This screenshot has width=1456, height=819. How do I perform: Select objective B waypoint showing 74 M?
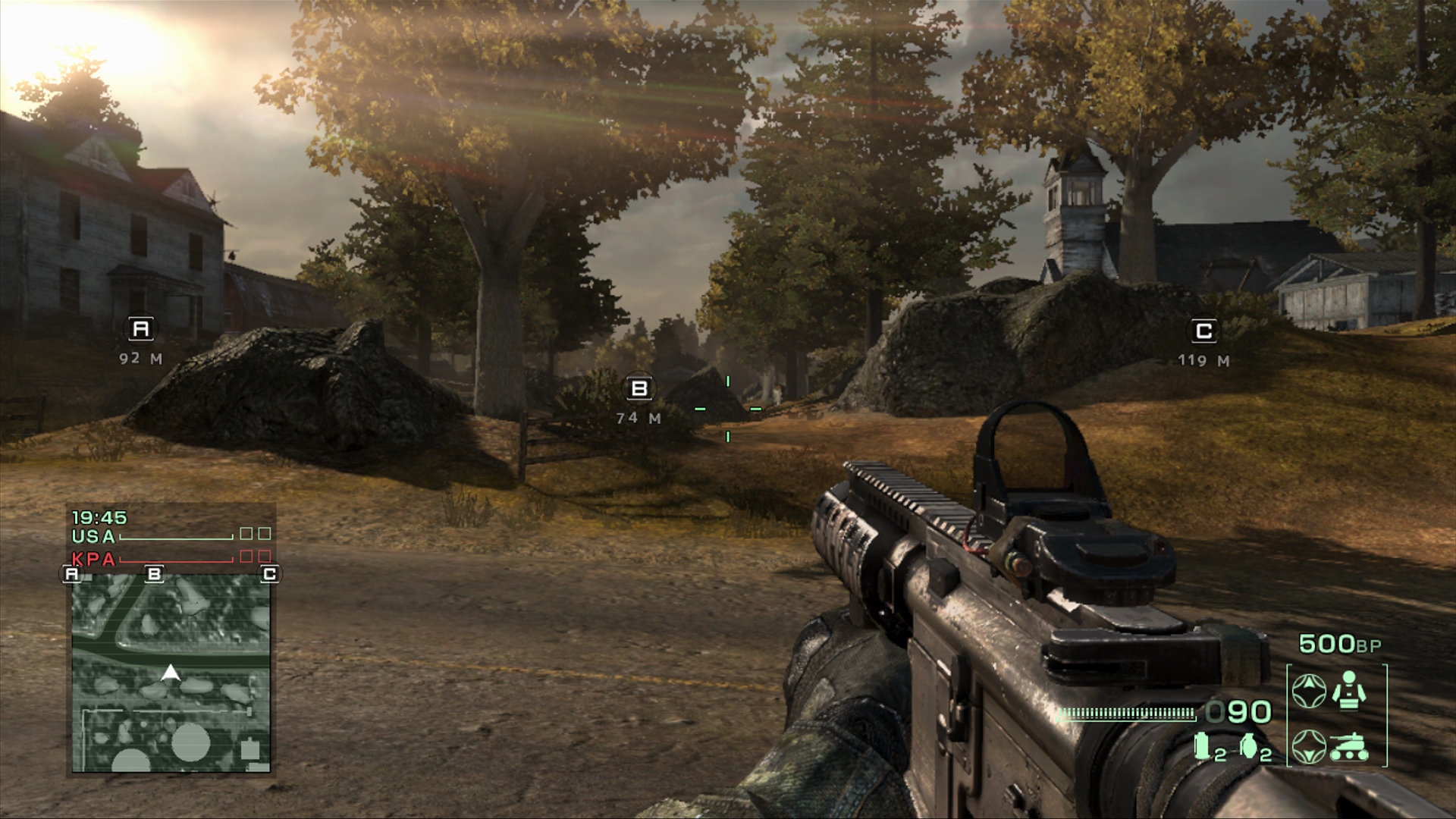(x=639, y=389)
